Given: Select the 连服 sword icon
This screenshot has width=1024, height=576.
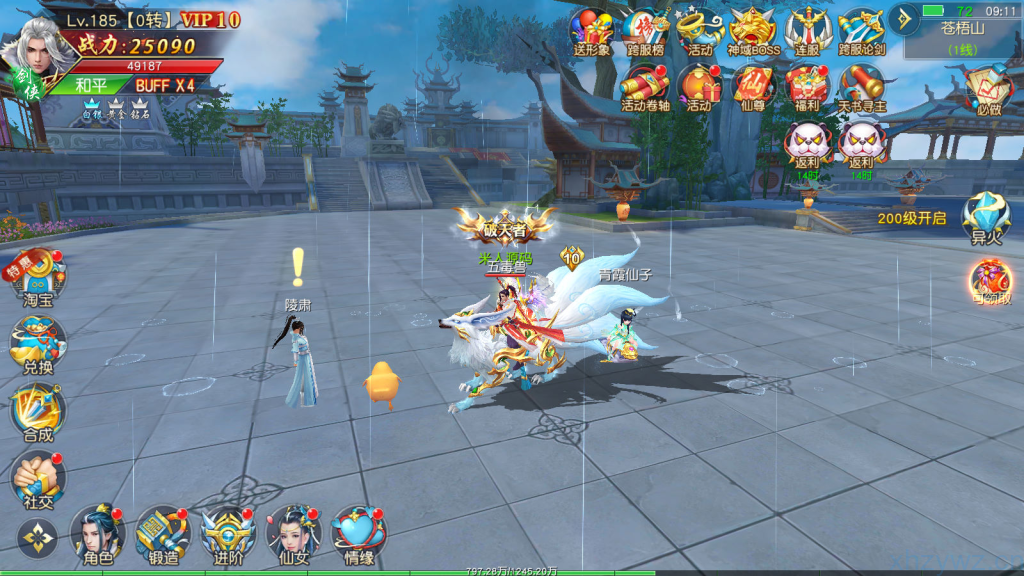Looking at the screenshot, I should tap(807, 30).
